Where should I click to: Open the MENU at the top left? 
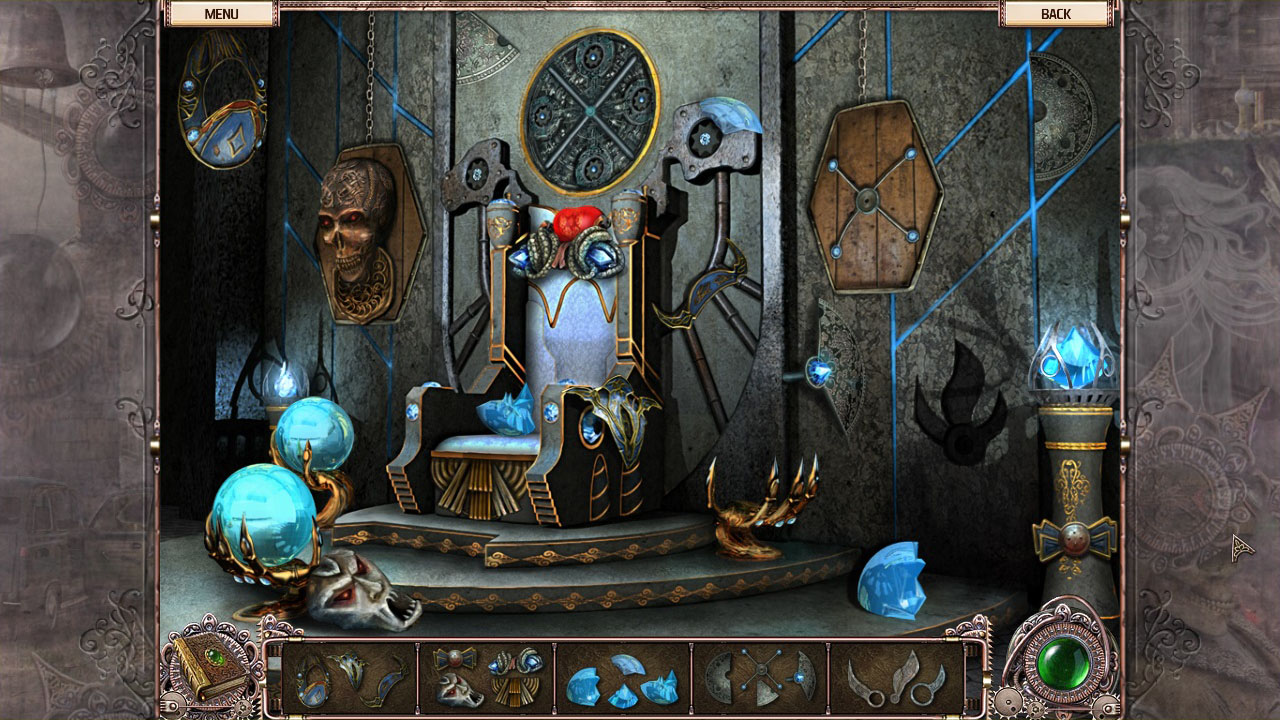tap(221, 13)
